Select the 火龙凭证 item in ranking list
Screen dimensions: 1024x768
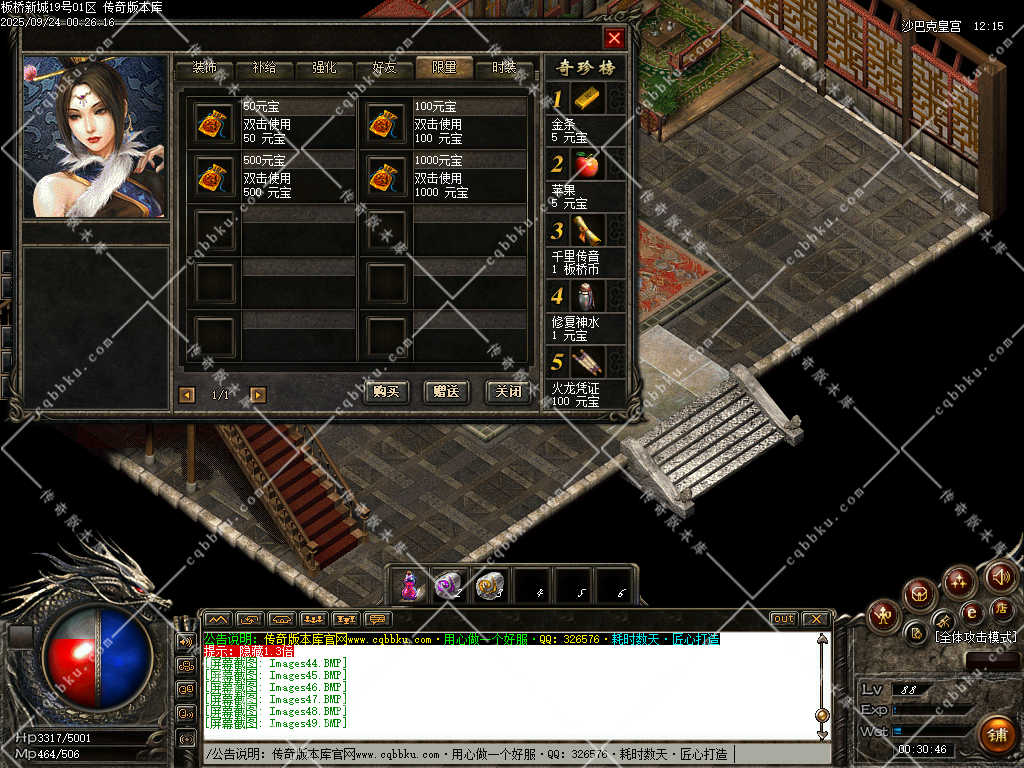click(587, 362)
